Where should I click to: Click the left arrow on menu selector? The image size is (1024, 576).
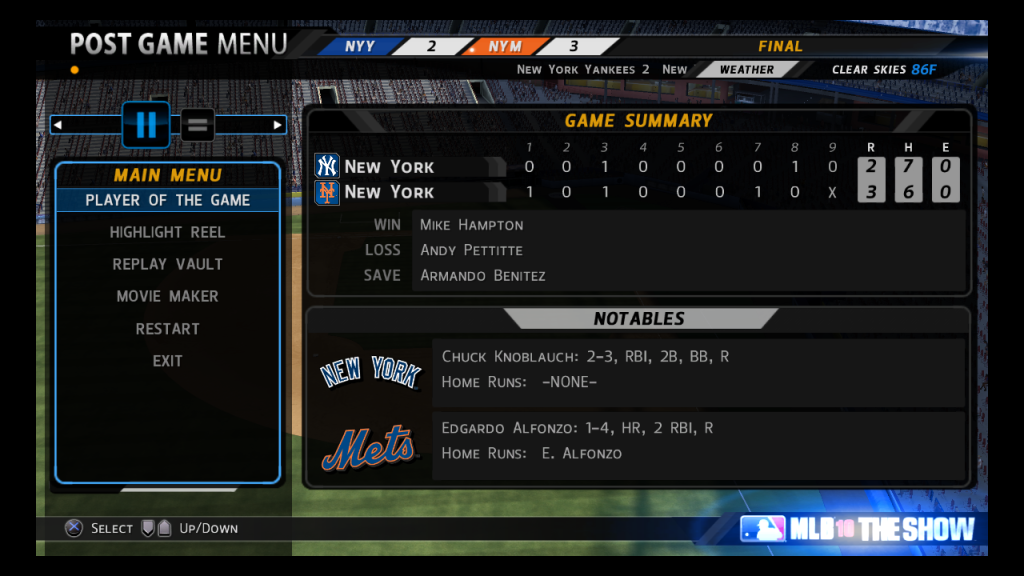pos(58,125)
